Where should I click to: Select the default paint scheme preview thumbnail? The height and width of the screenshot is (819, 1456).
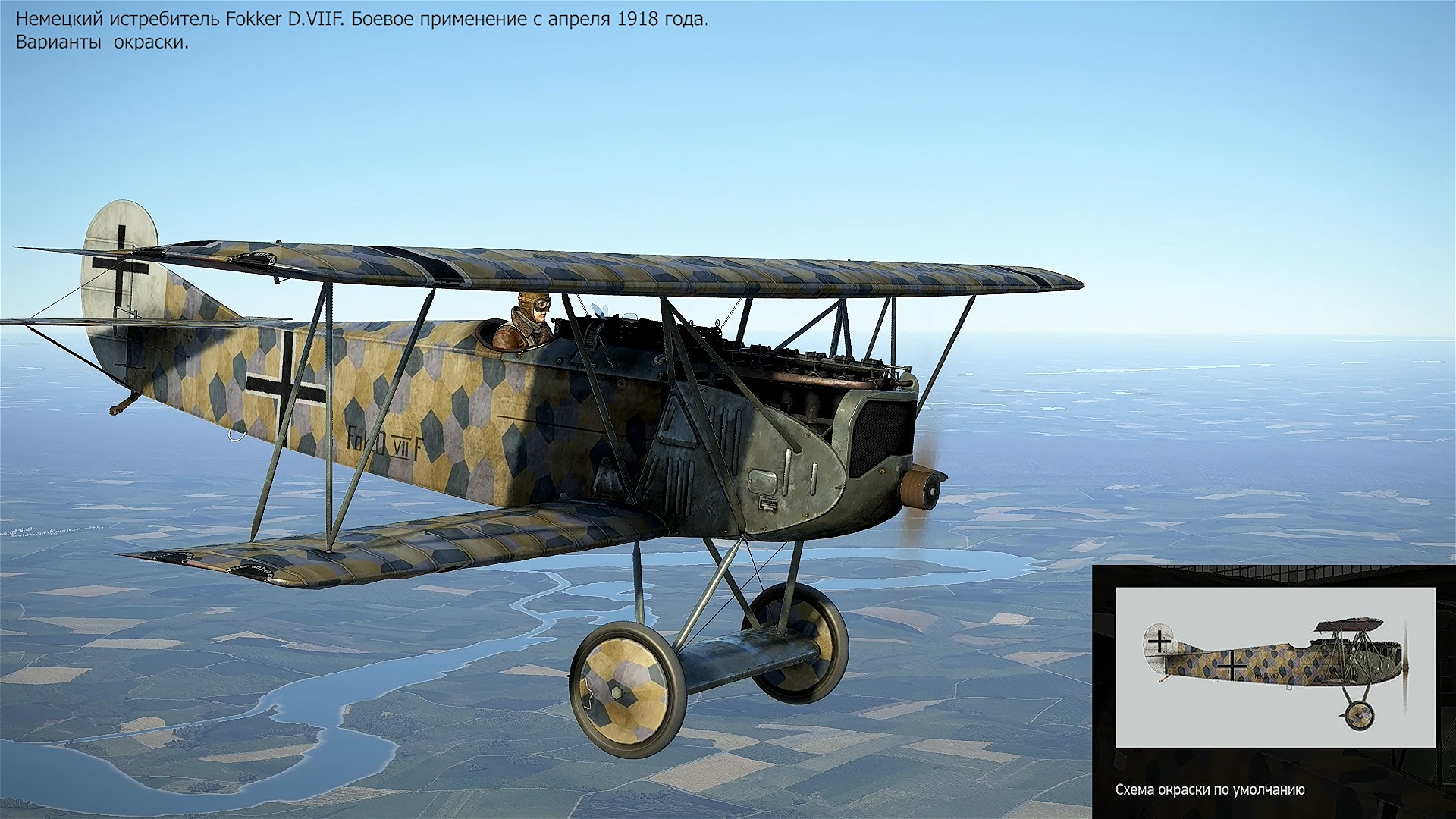point(1275,667)
